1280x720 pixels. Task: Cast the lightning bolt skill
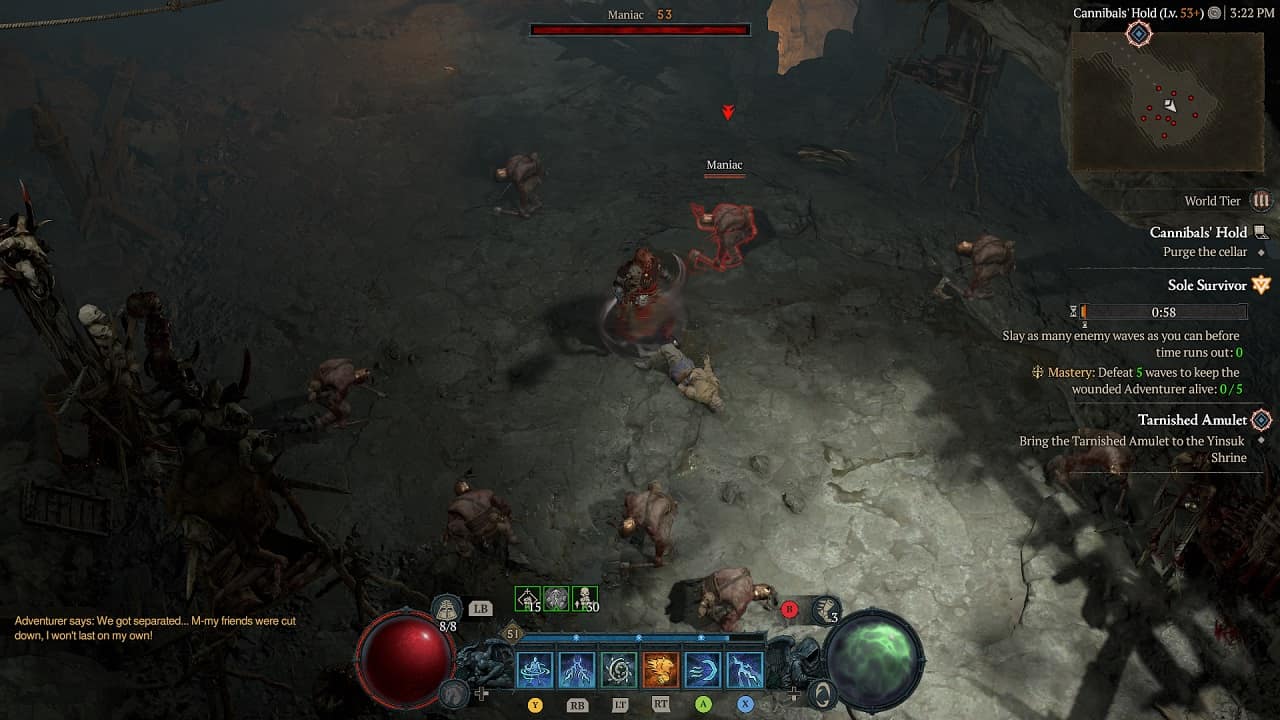click(745, 670)
